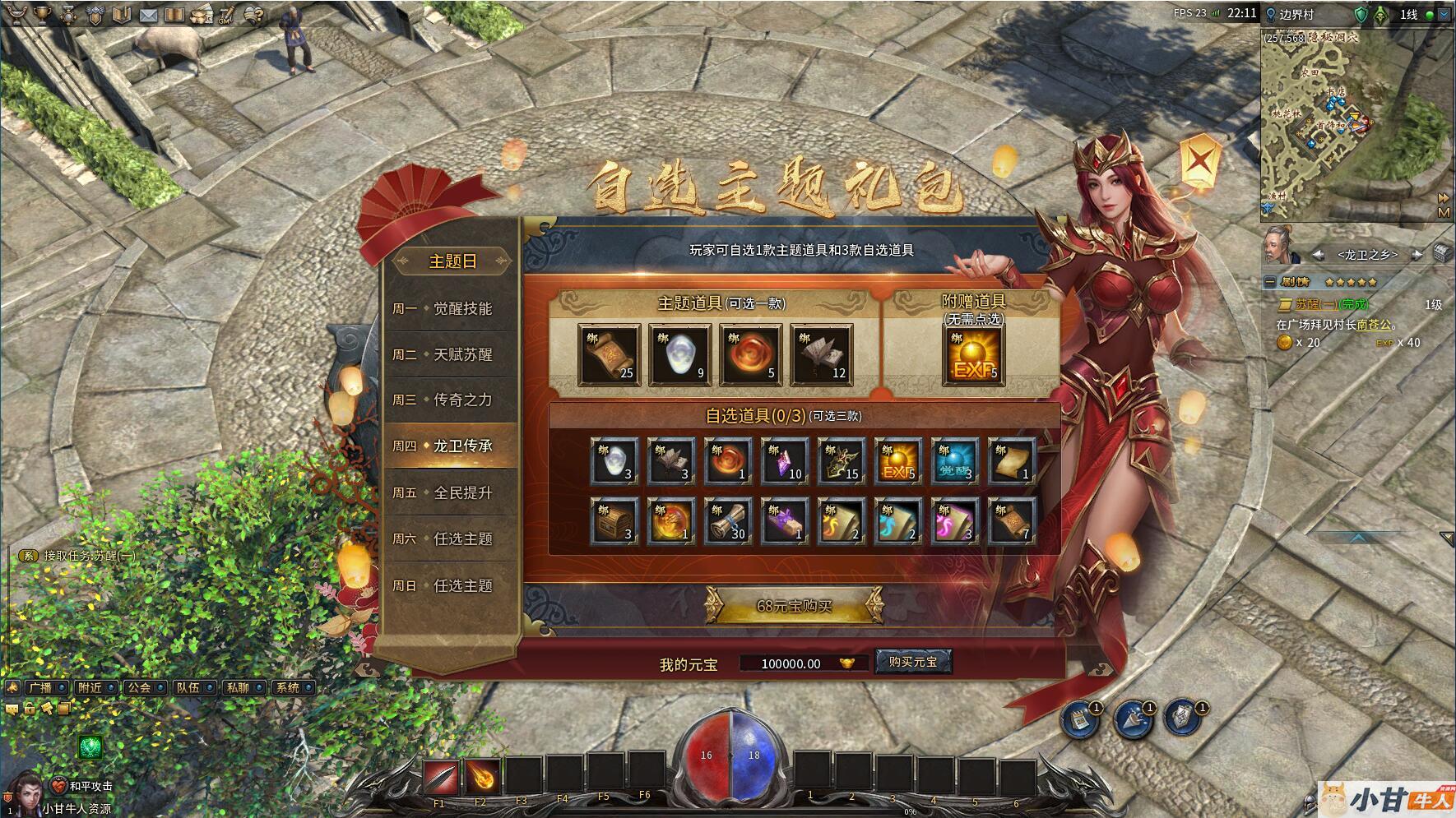The width and height of the screenshot is (1456, 818).
Task: Open the mail envelope icon
Action: pos(148,15)
